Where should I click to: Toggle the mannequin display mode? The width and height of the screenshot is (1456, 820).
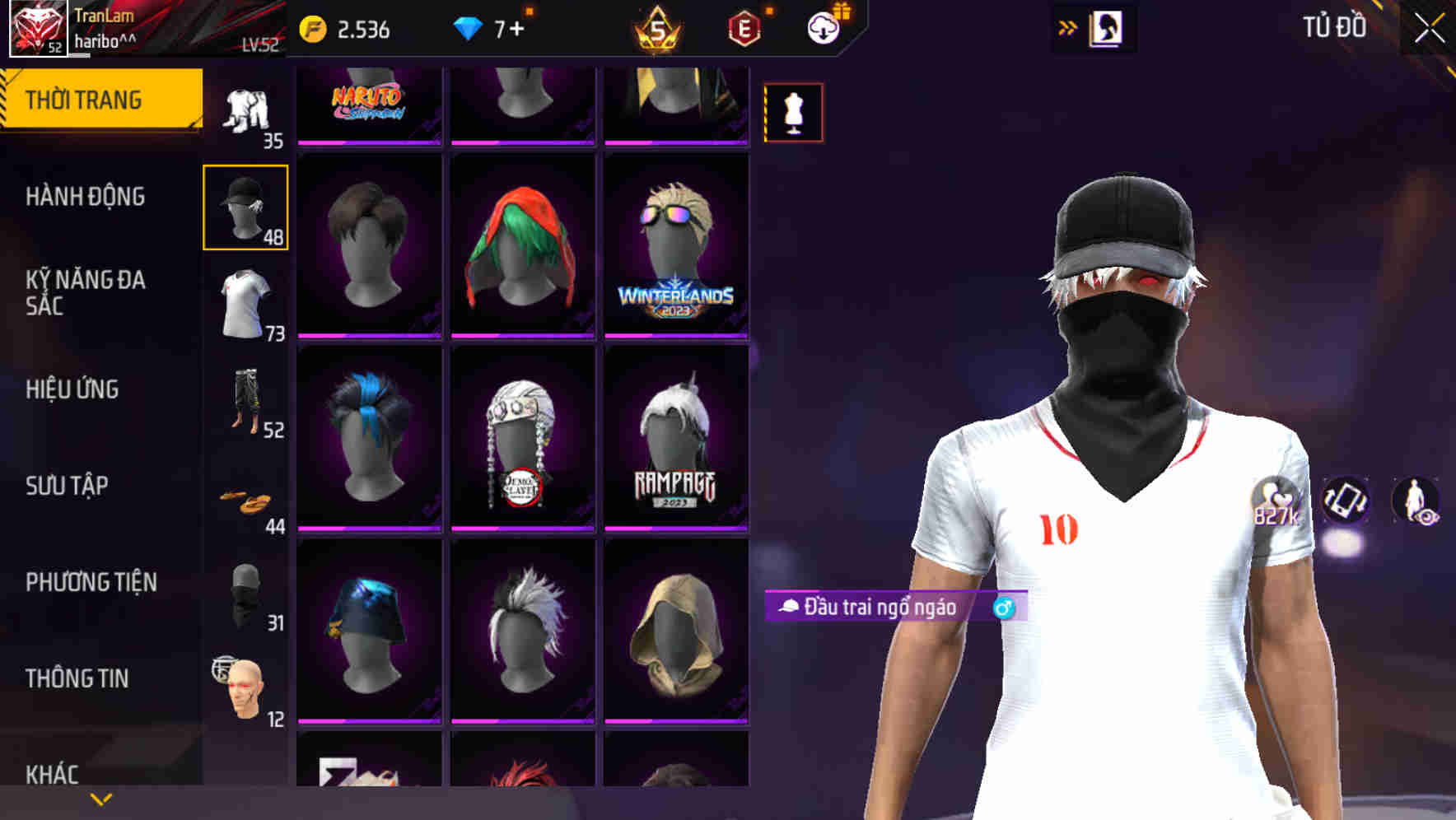tap(793, 113)
